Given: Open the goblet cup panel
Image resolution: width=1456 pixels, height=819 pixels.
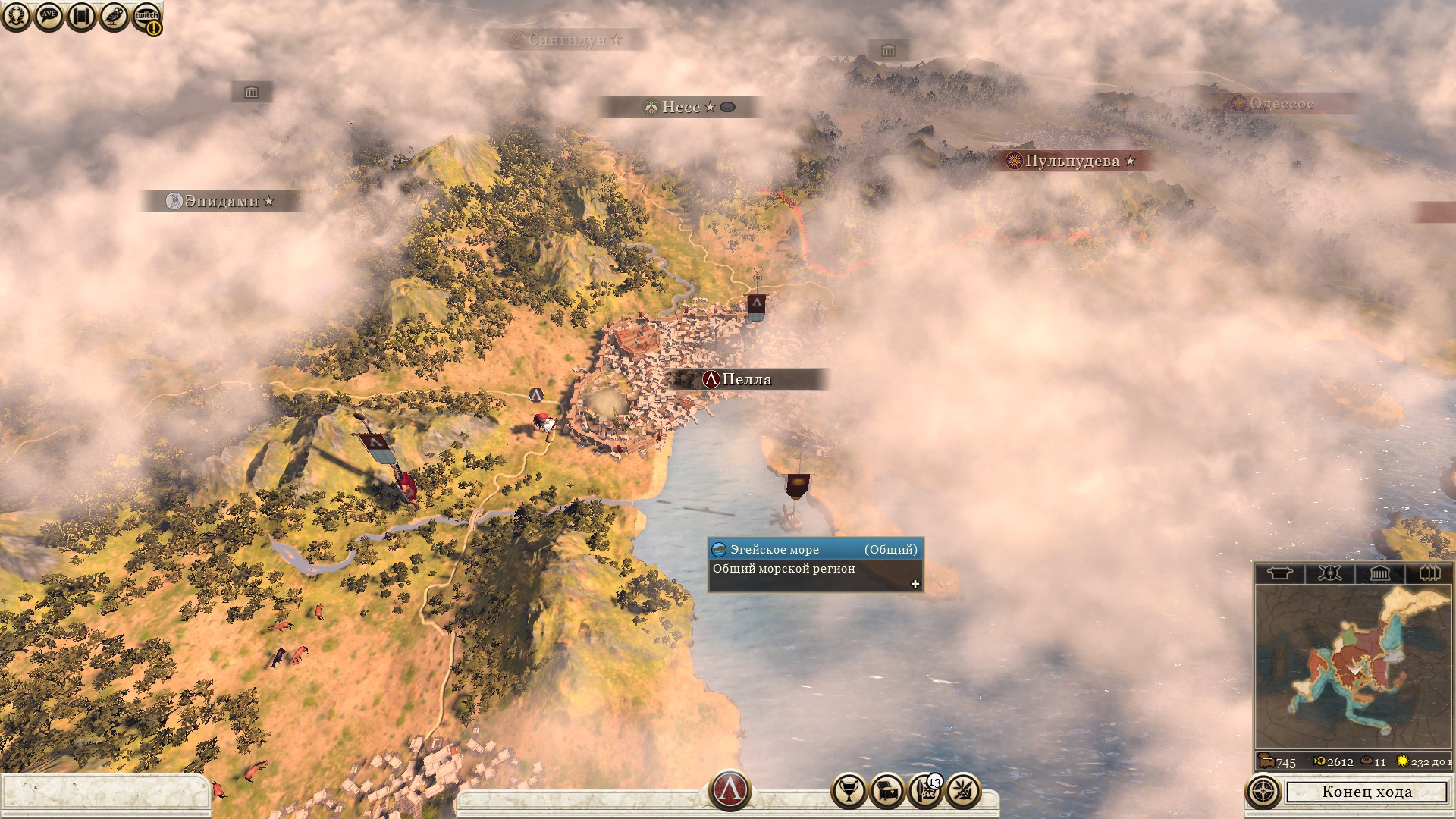Looking at the screenshot, I should 849,792.
